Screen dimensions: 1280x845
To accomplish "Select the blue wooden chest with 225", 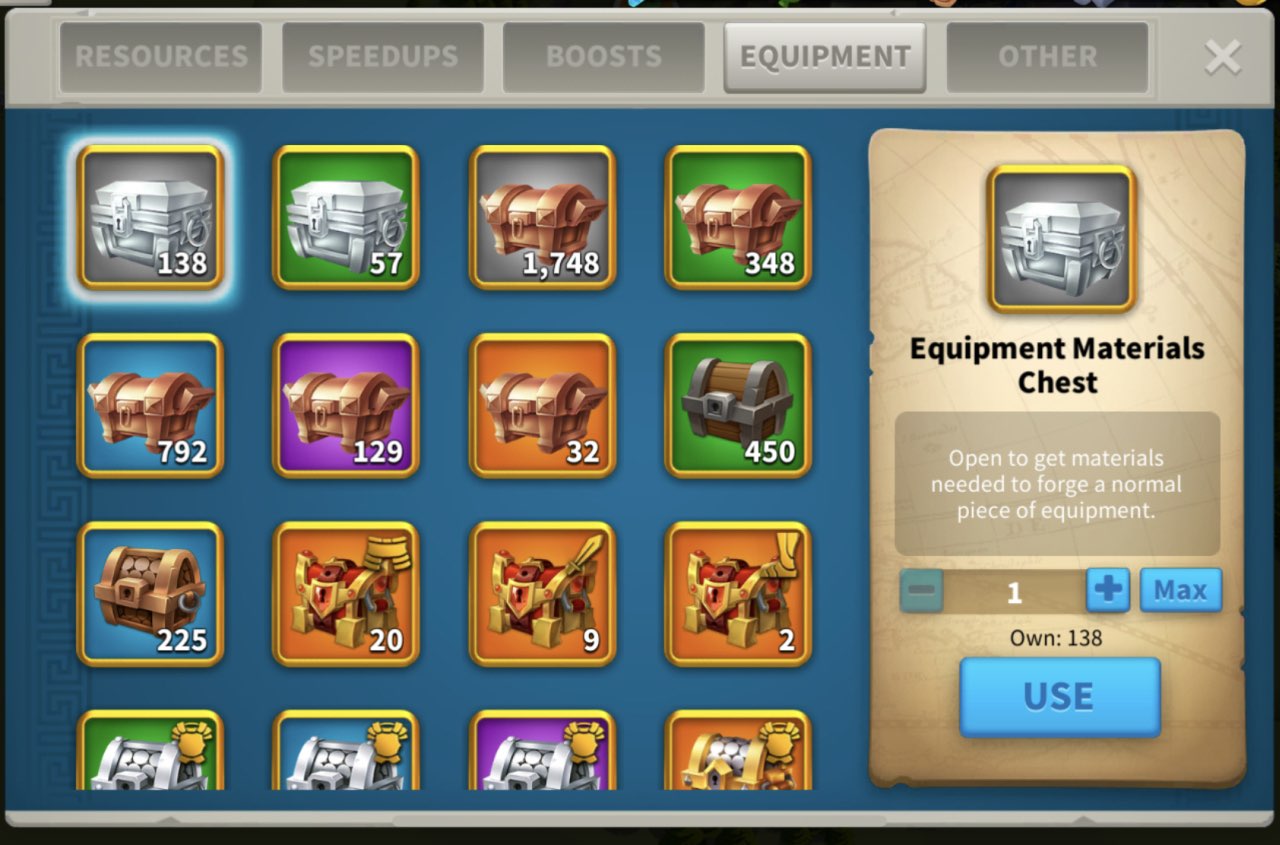I will (x=150, y=593).
